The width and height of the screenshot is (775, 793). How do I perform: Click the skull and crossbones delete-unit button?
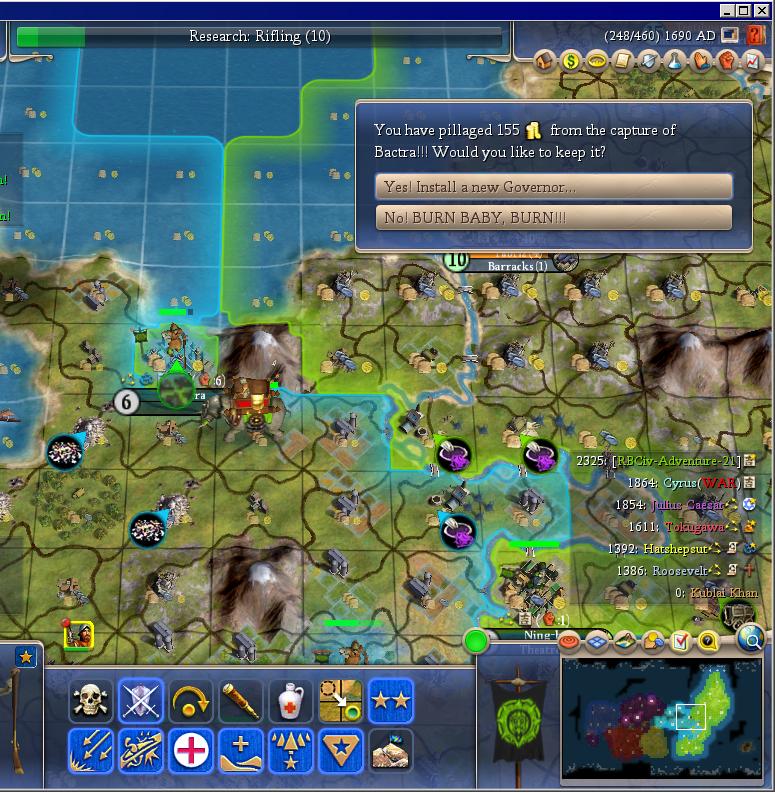pyautogui.click(x=91, y=701)
